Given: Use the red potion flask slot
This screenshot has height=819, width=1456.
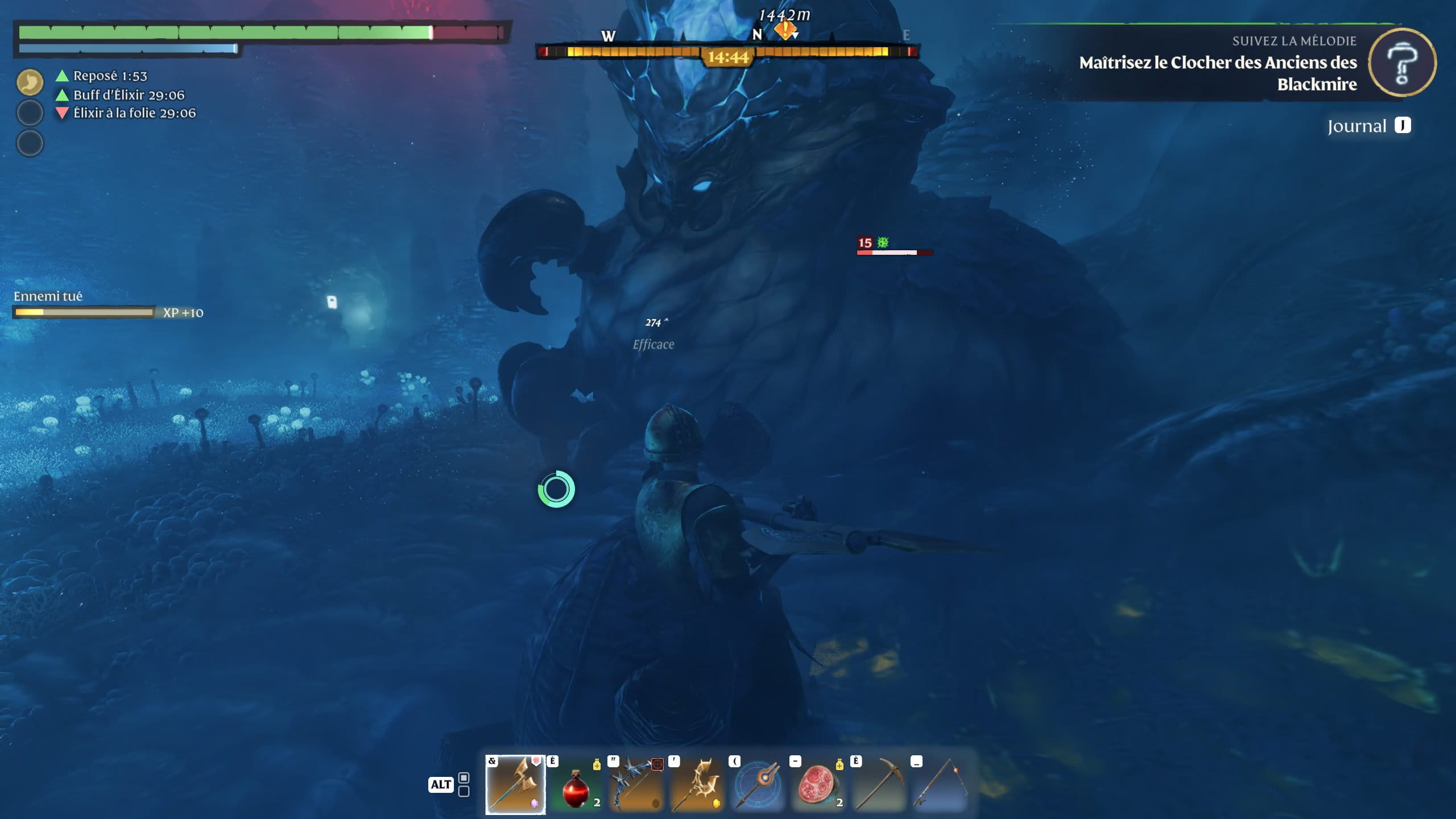Looking at the screenshot, I should click(576, 785).
